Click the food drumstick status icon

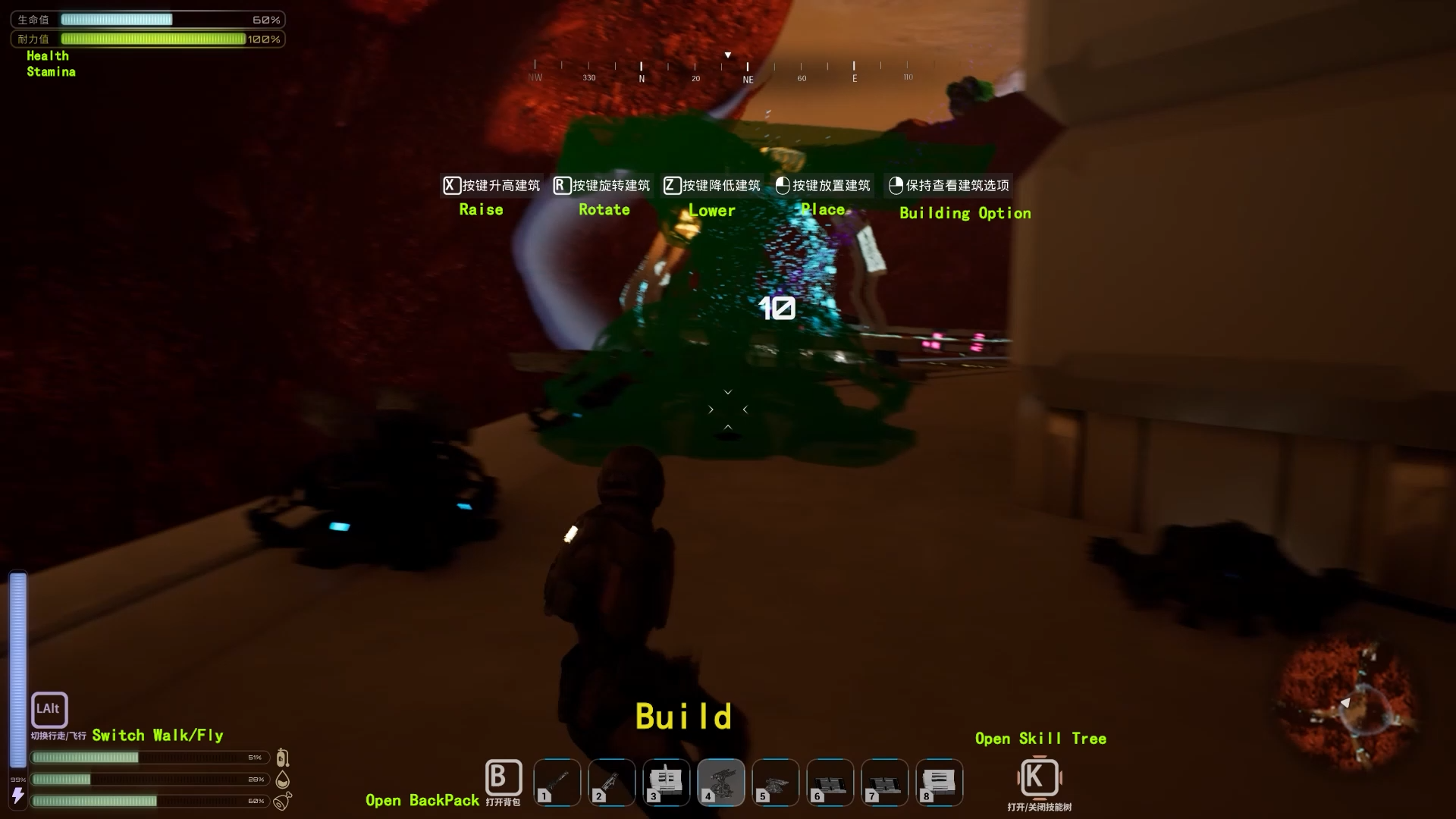click(283, 802)
